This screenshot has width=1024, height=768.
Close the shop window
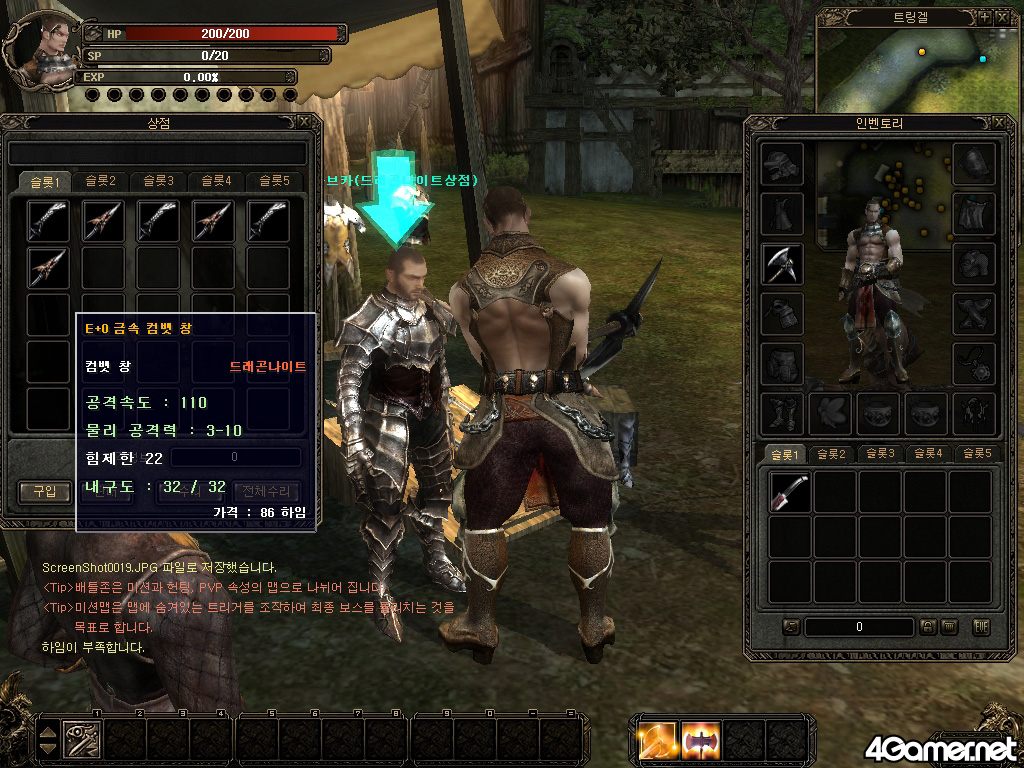[303, 122]
